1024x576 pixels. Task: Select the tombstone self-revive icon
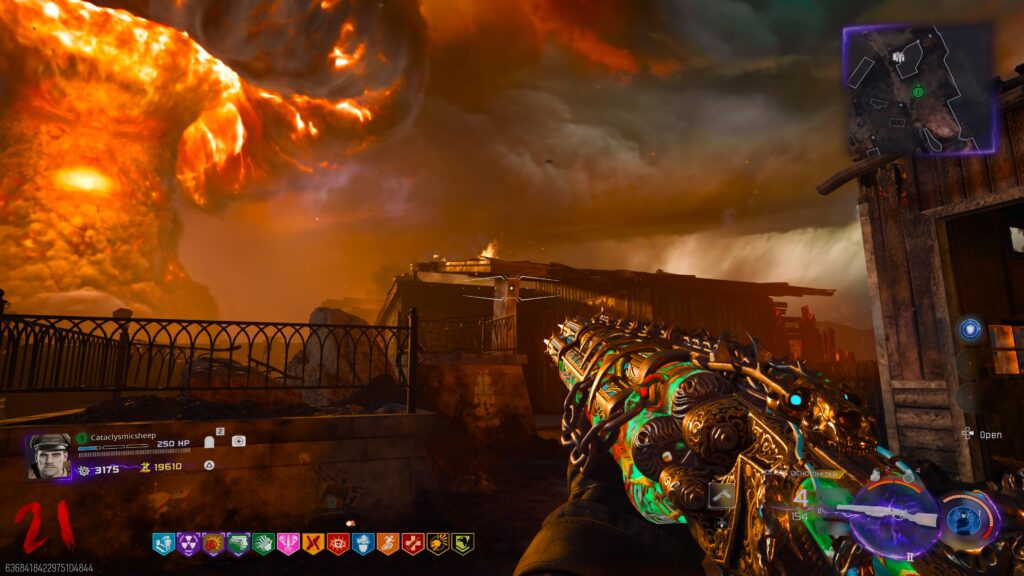pos(210,441)
